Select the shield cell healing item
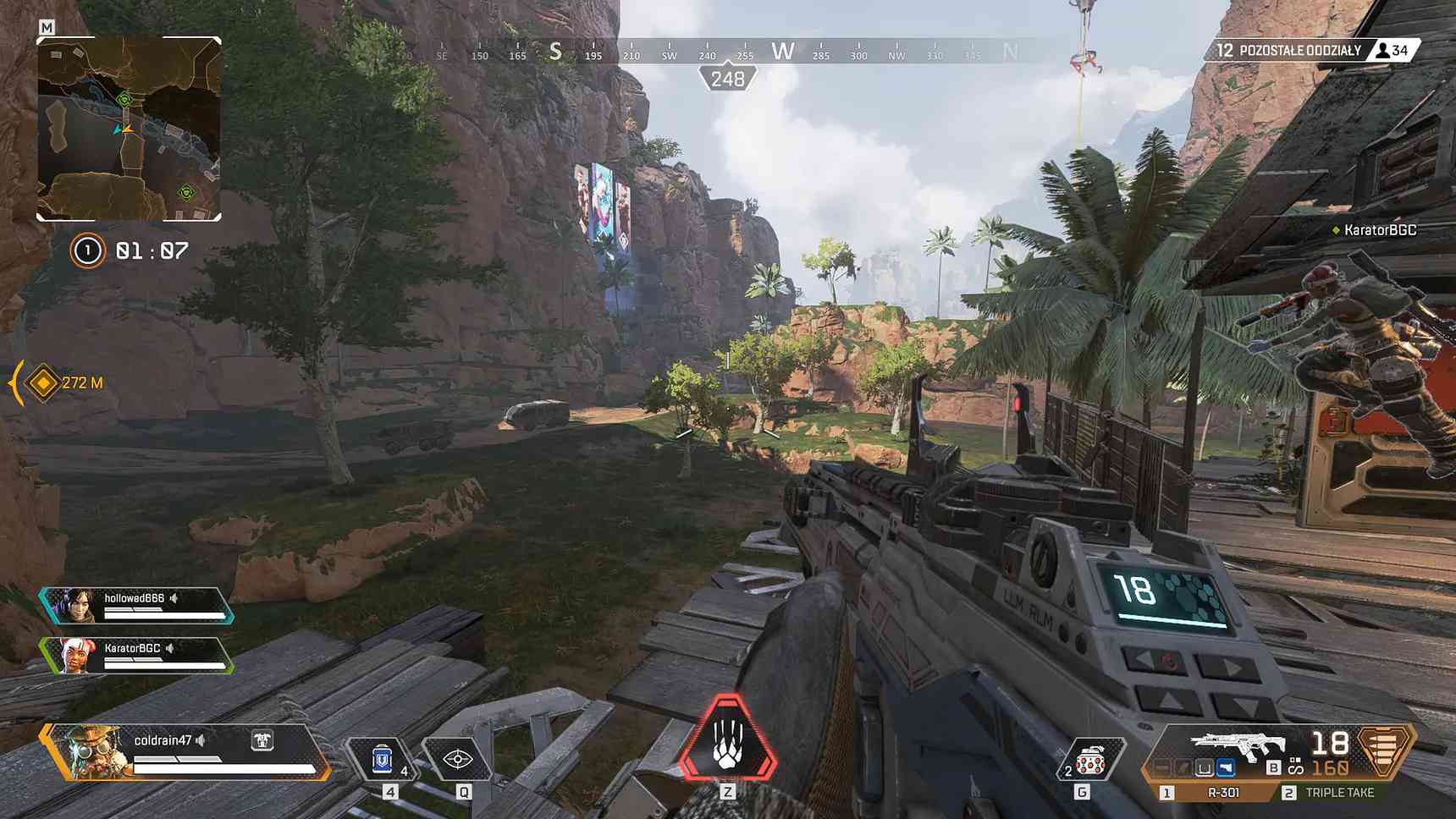 click(383, 758)
